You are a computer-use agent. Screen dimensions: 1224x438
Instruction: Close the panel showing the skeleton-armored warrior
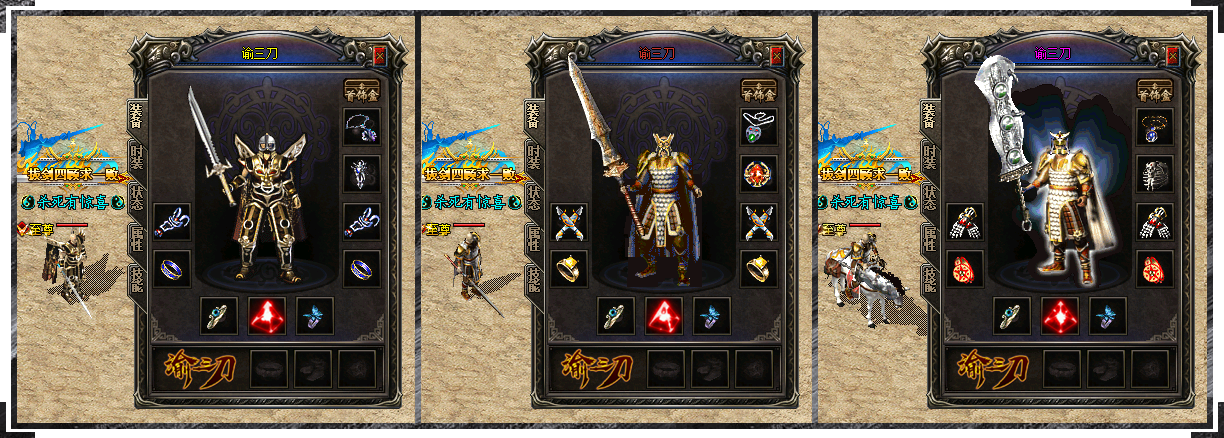[x=379, y=56]
